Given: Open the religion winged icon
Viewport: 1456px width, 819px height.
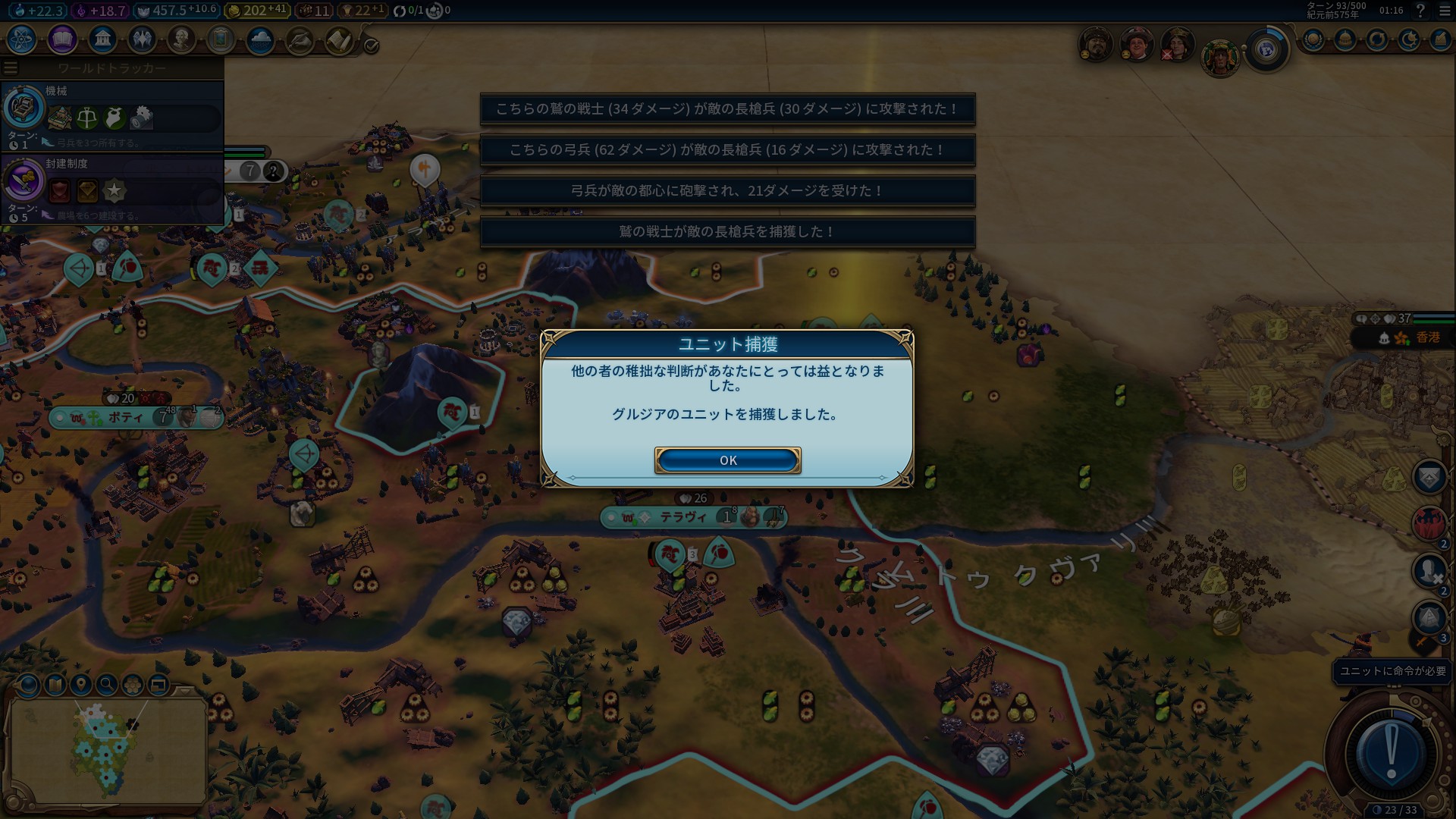Looking at the screenshot, I should point(142,39).
